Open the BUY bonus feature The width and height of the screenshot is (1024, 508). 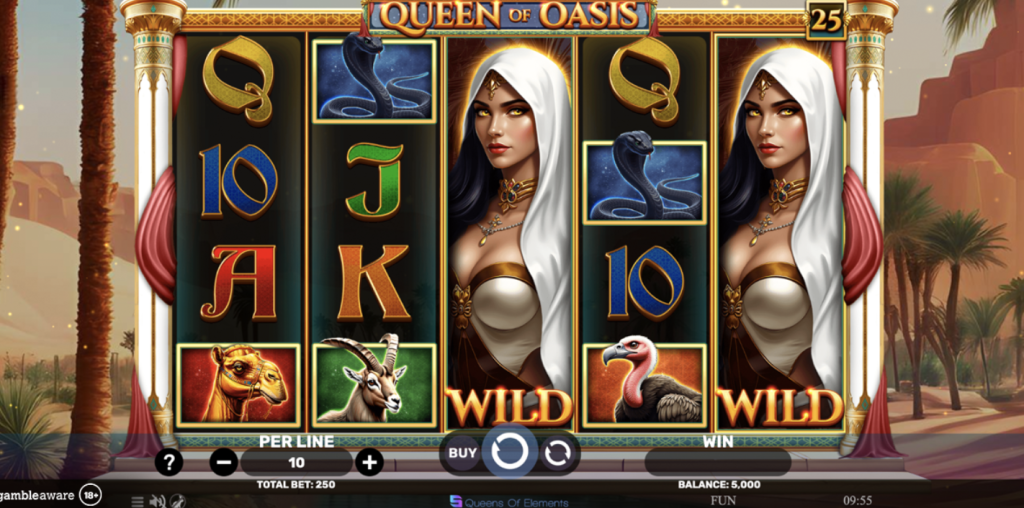coord(461,453)
